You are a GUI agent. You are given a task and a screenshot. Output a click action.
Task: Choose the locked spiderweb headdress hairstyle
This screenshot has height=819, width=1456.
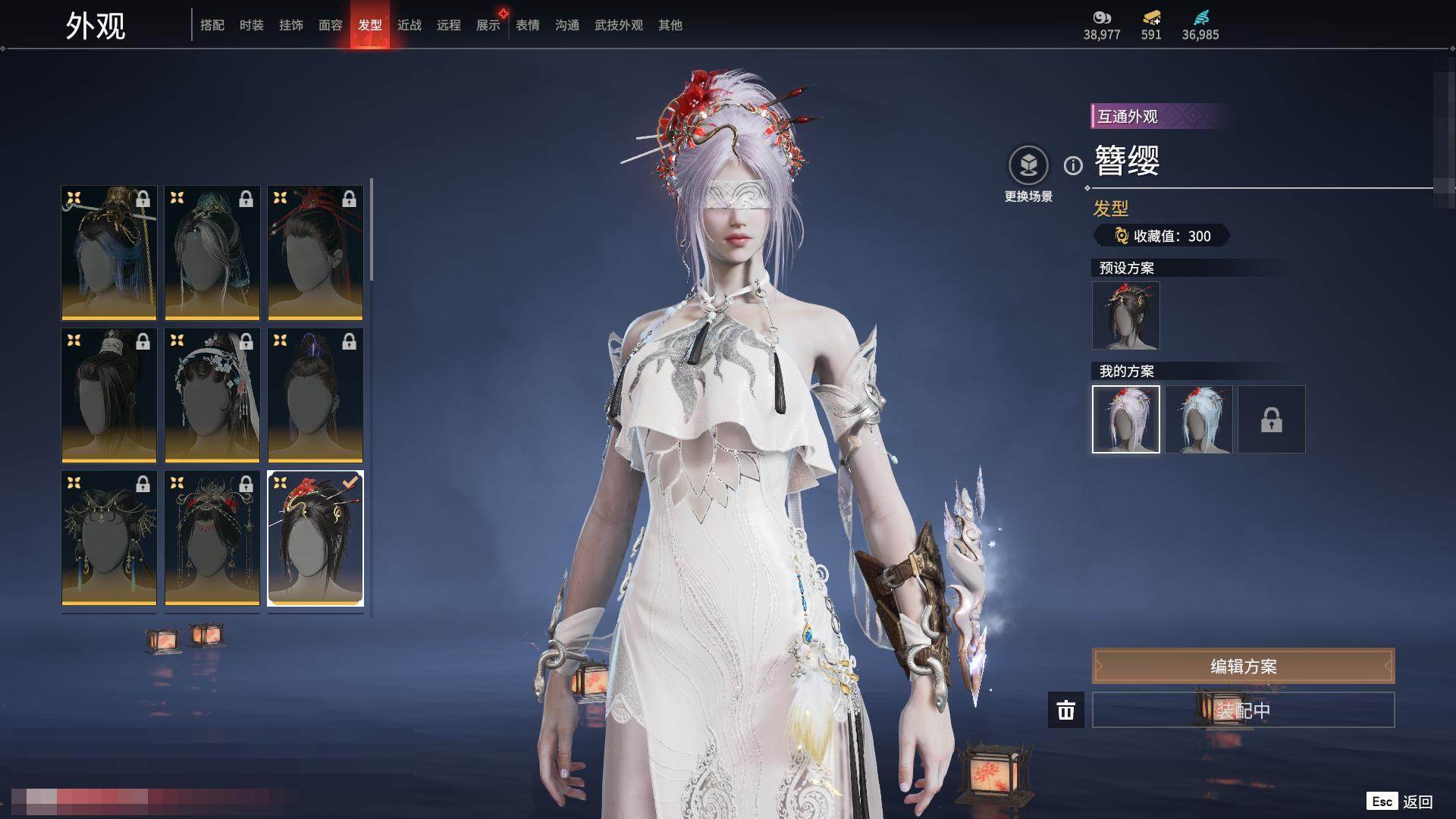point(109,538)
